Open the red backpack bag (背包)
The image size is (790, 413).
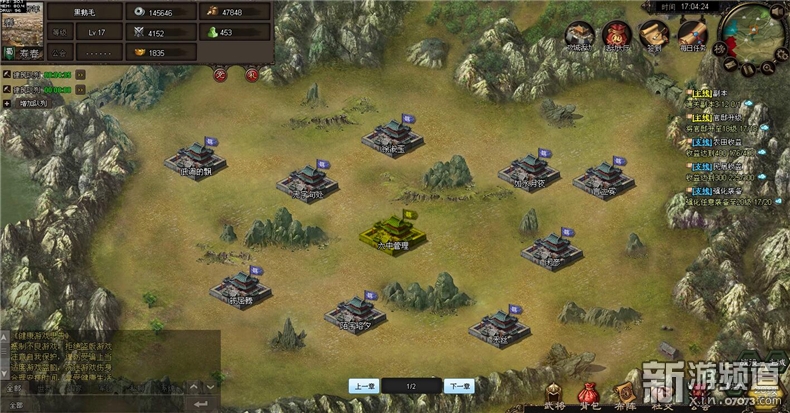click(x=591, y=395)
